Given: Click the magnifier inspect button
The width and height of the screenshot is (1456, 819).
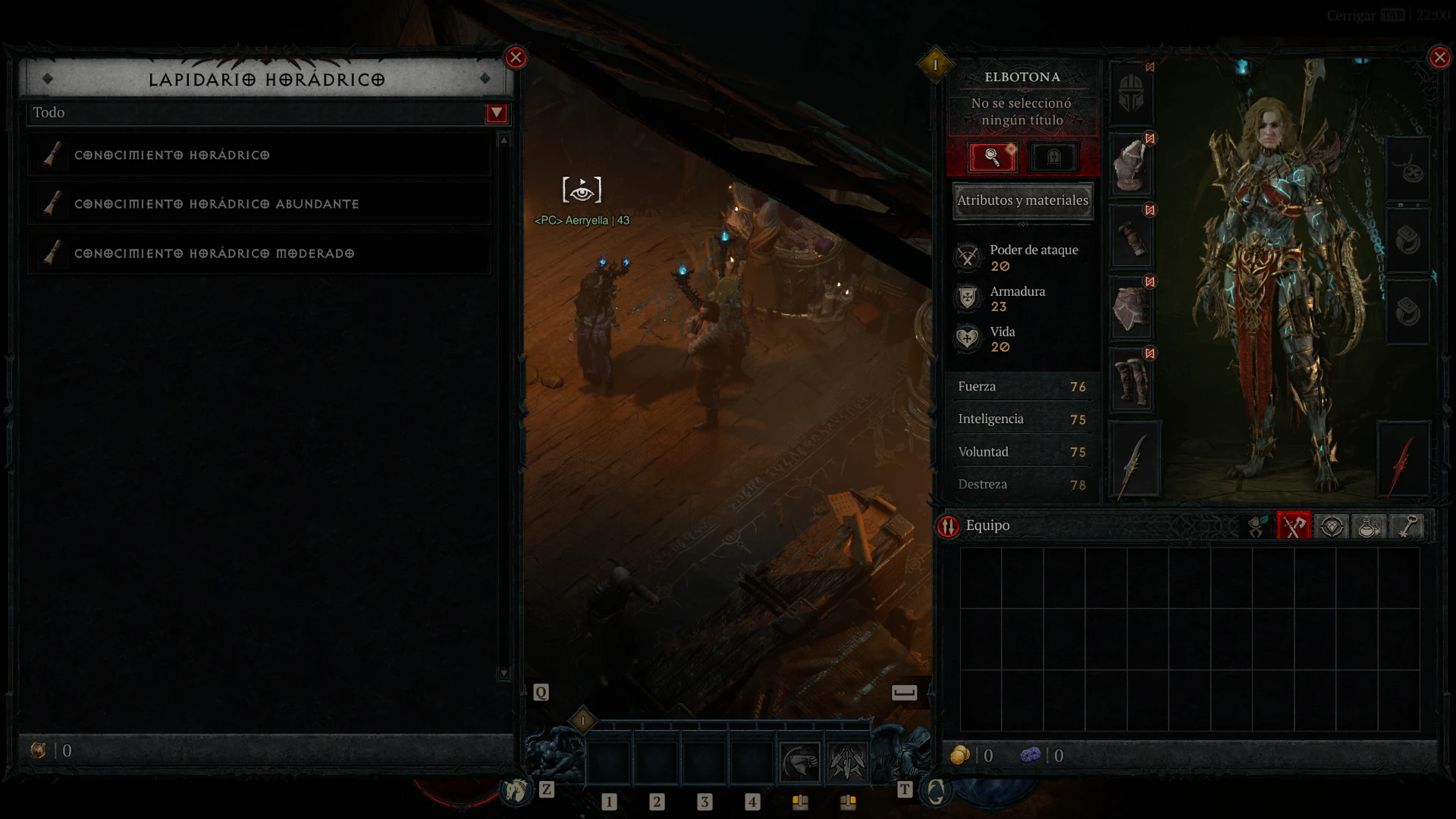Looking at the screenshot, I should (992, 157).
